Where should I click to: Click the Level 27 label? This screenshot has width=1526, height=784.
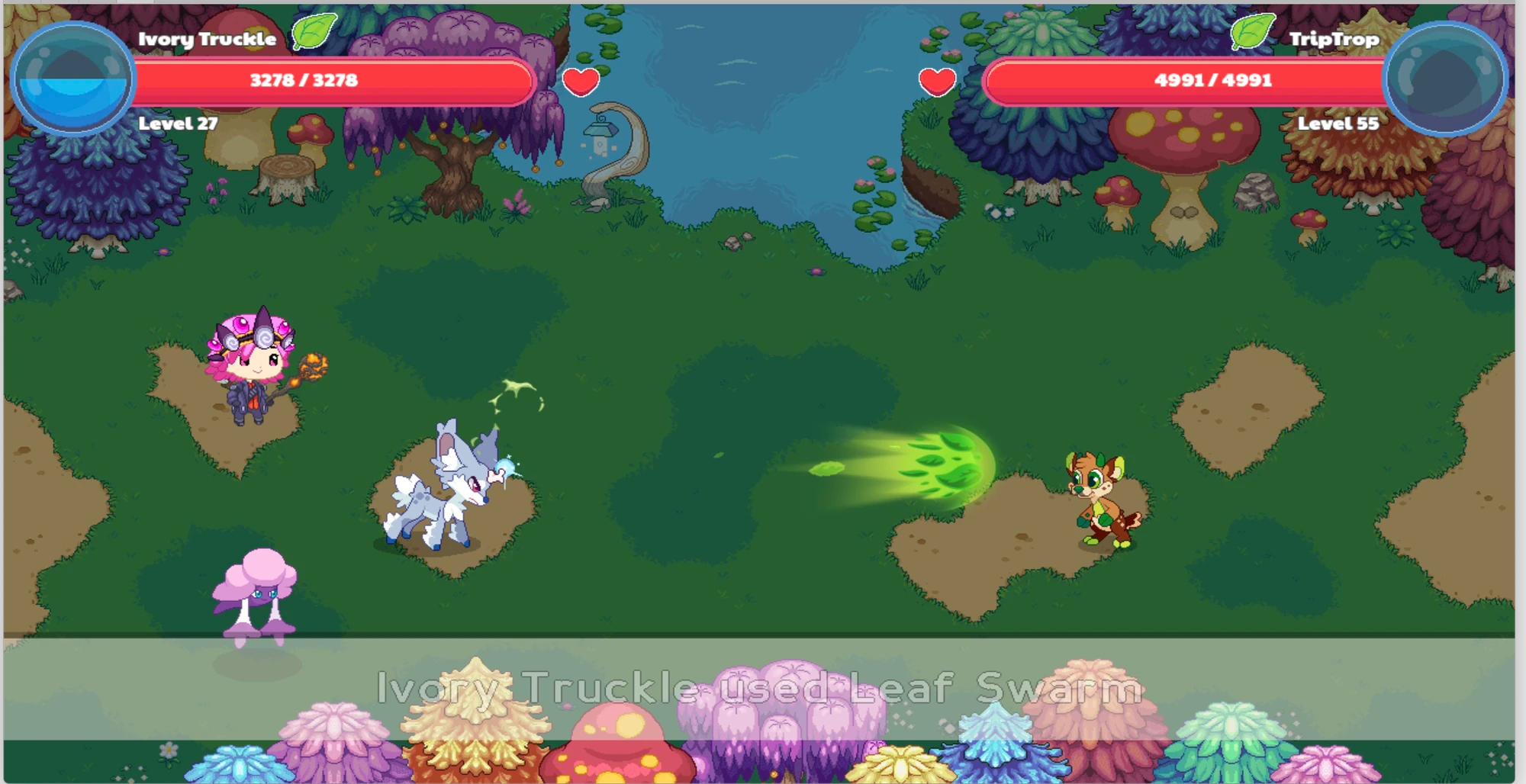coord(178,120)
